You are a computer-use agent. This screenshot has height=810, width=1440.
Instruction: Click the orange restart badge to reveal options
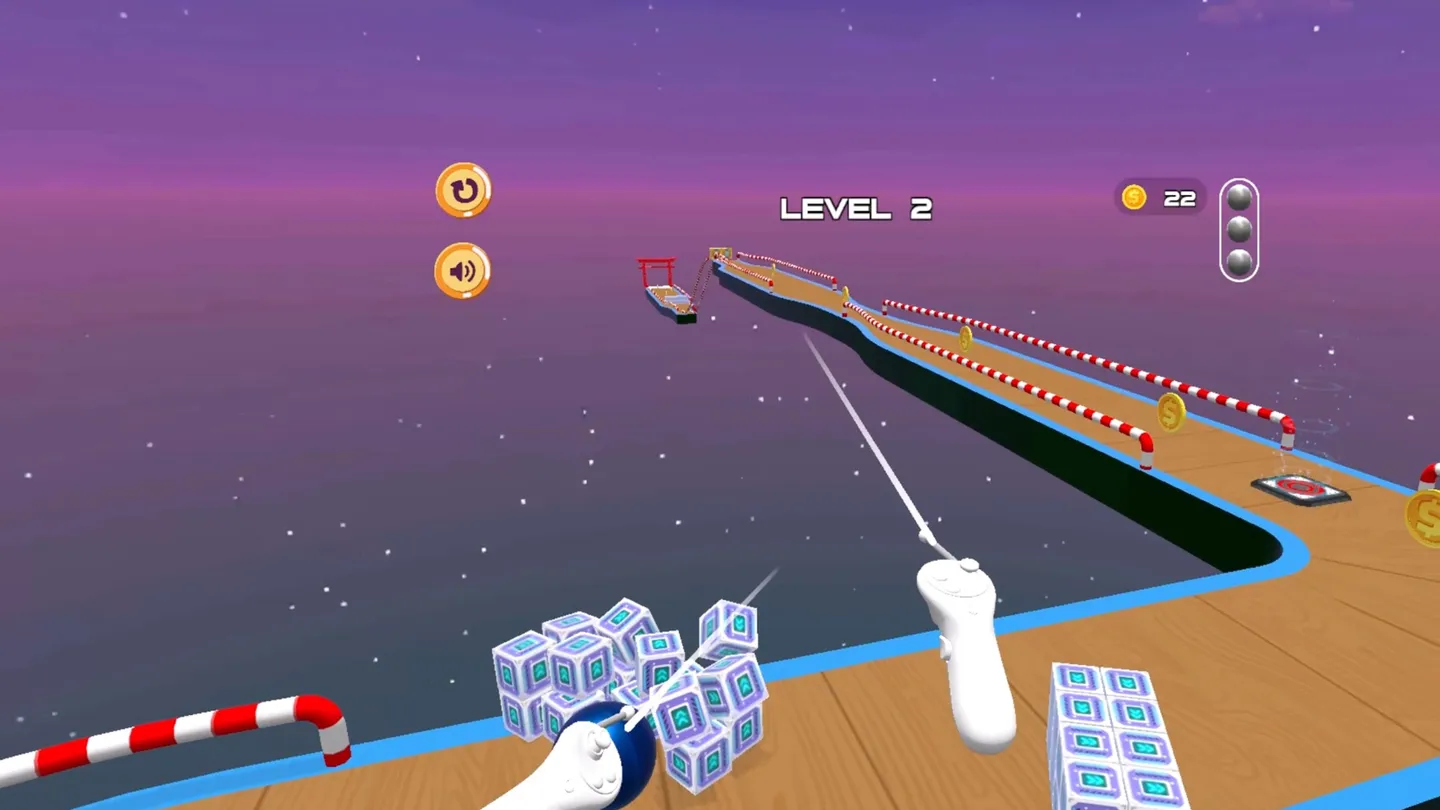[463, 190]
